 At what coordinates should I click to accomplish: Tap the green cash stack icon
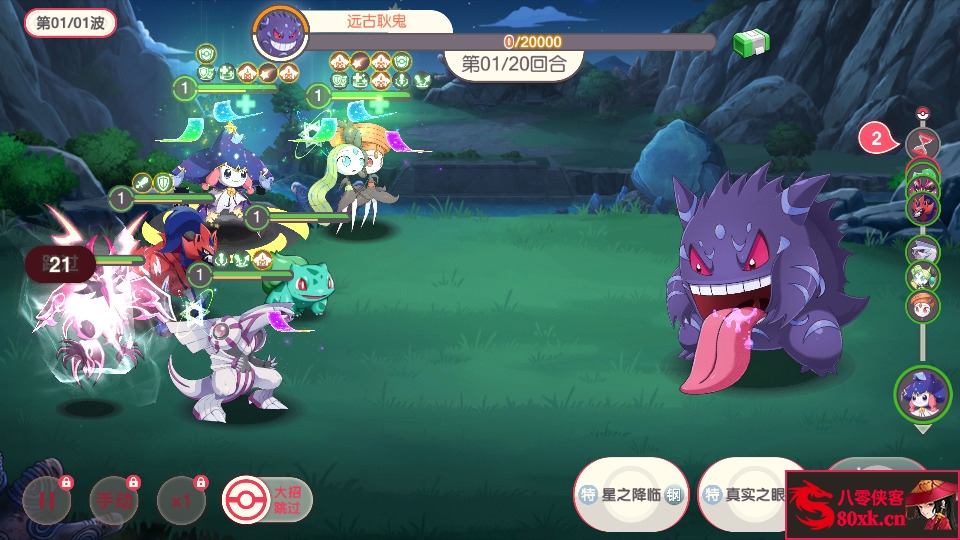(x=750, y=44)
